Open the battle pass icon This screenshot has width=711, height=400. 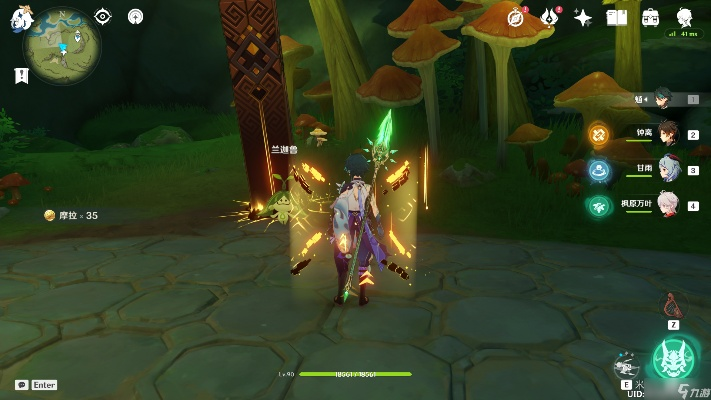tap(549, 17)
